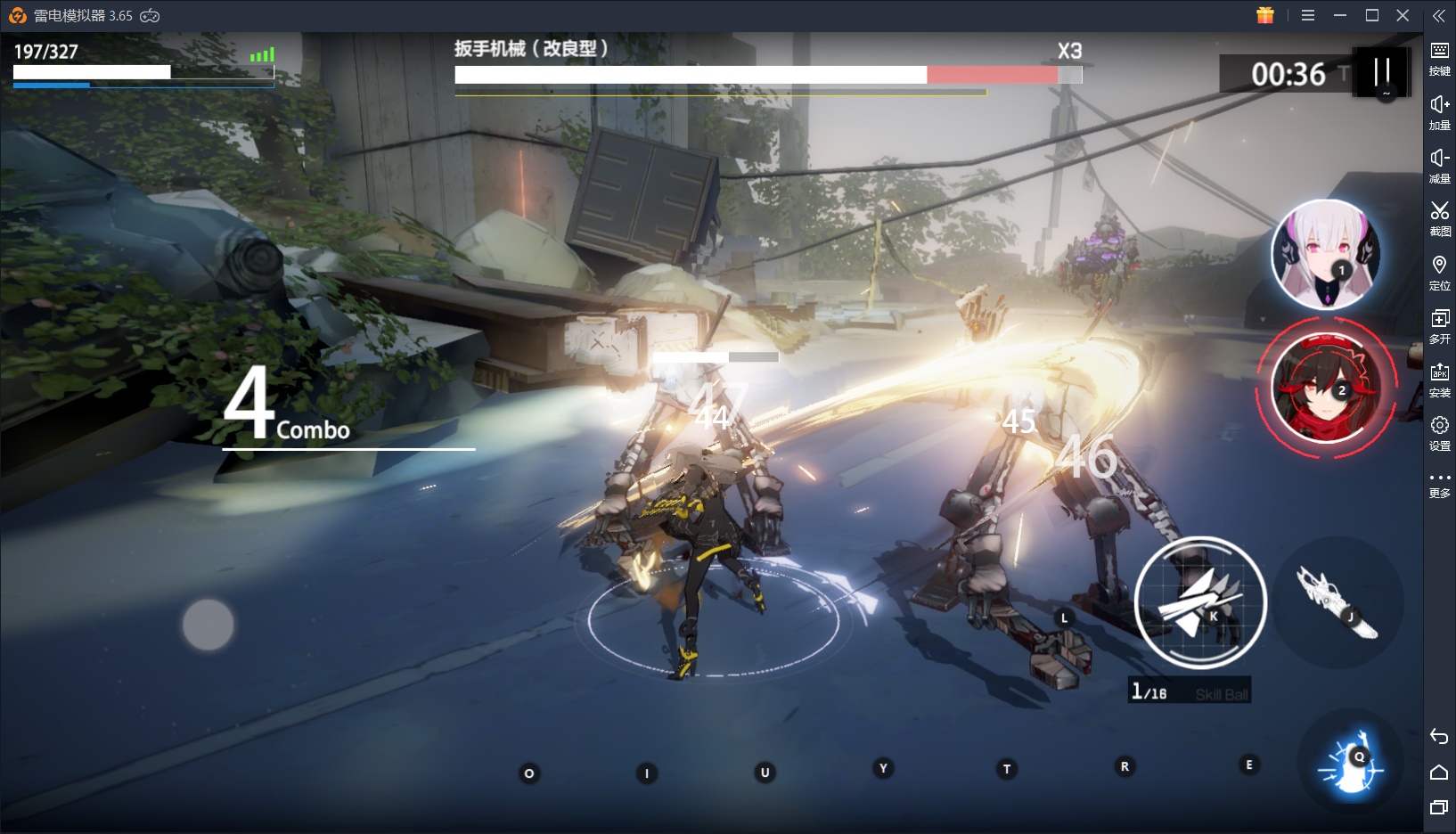1456x834 pixels.
Task: Go to the Android home screen
Action: point(1439,772)
